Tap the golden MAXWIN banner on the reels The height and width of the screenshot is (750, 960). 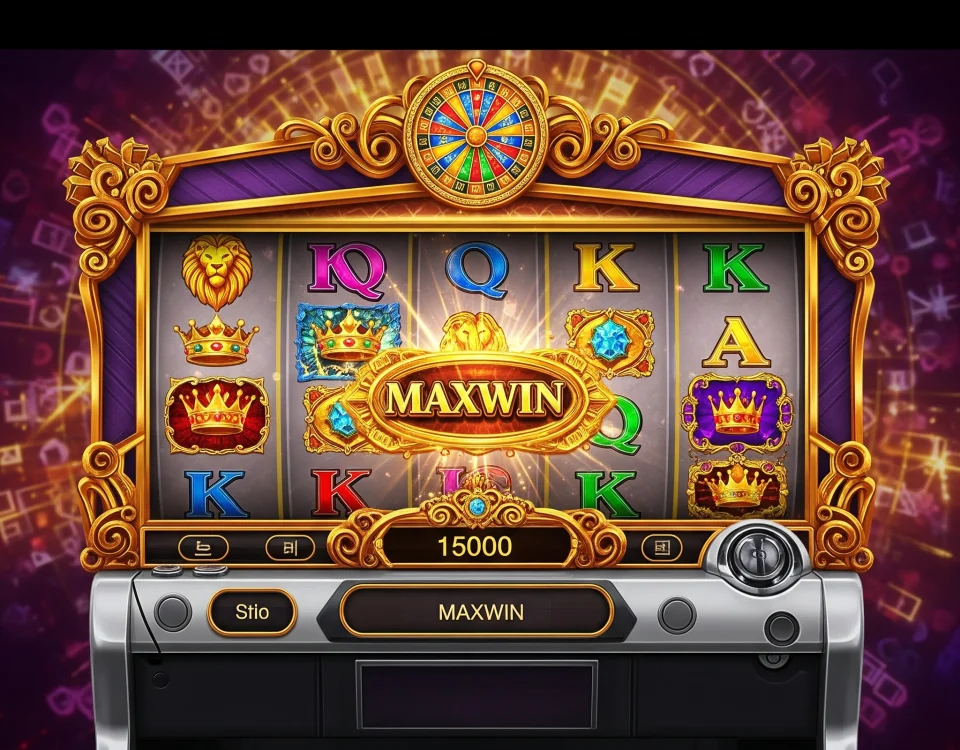point(473,399)
